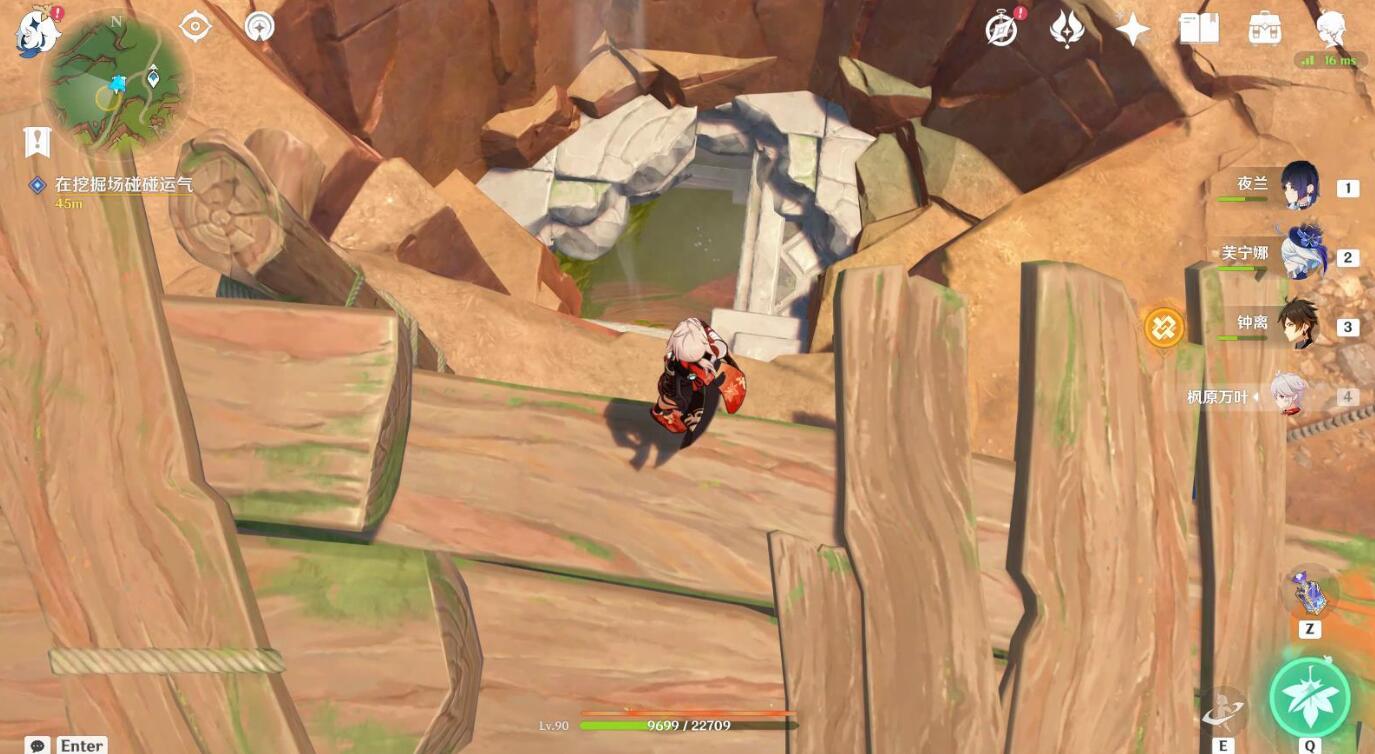Viewport: 1375px width, 754px height.
Task: Open the chat box
Action: point(39,745)
